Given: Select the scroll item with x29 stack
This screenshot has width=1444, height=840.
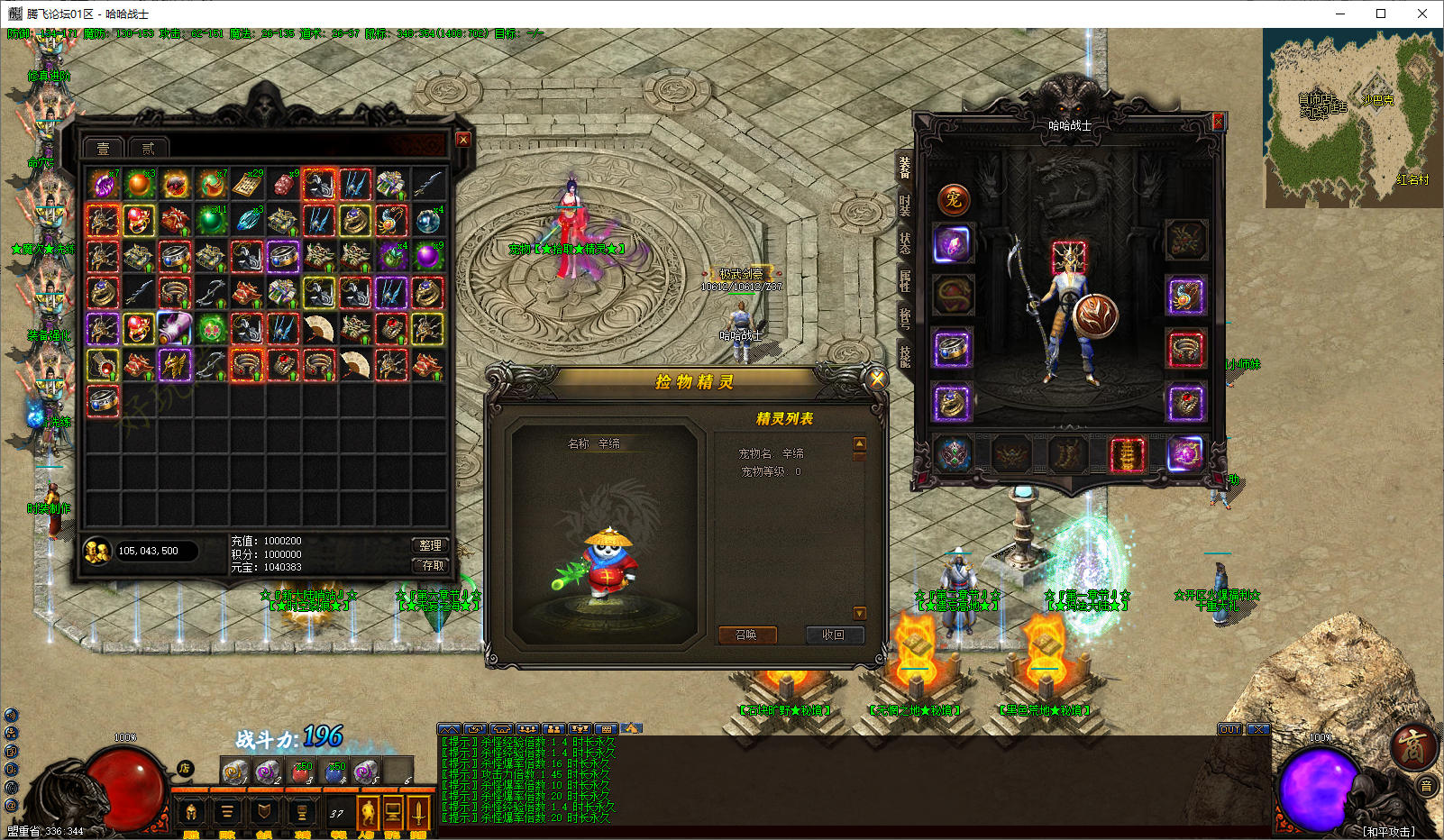Looking at the screenshot, I should (x=247, y=185).
